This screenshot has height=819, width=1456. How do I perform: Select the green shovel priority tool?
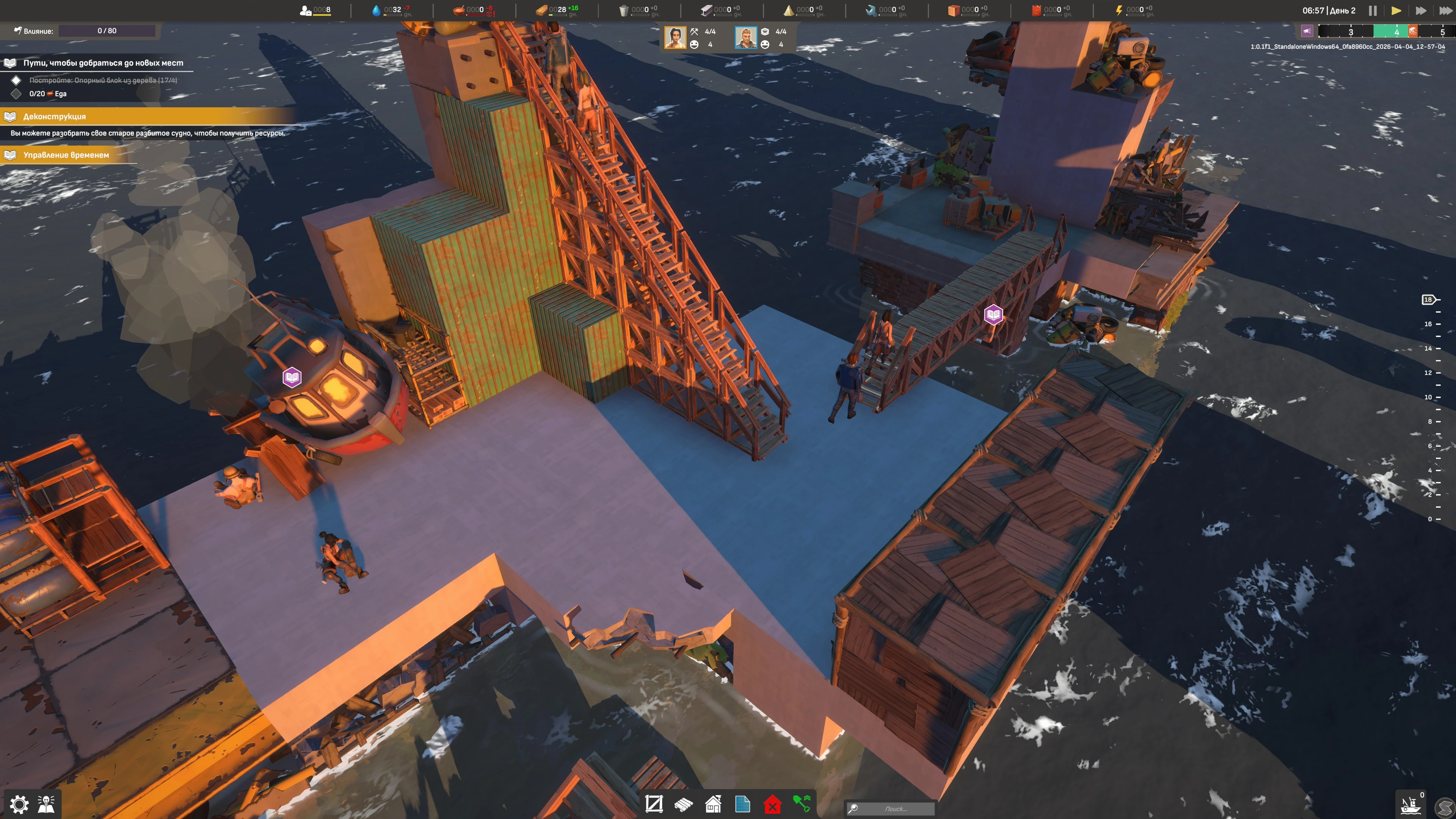802,803
